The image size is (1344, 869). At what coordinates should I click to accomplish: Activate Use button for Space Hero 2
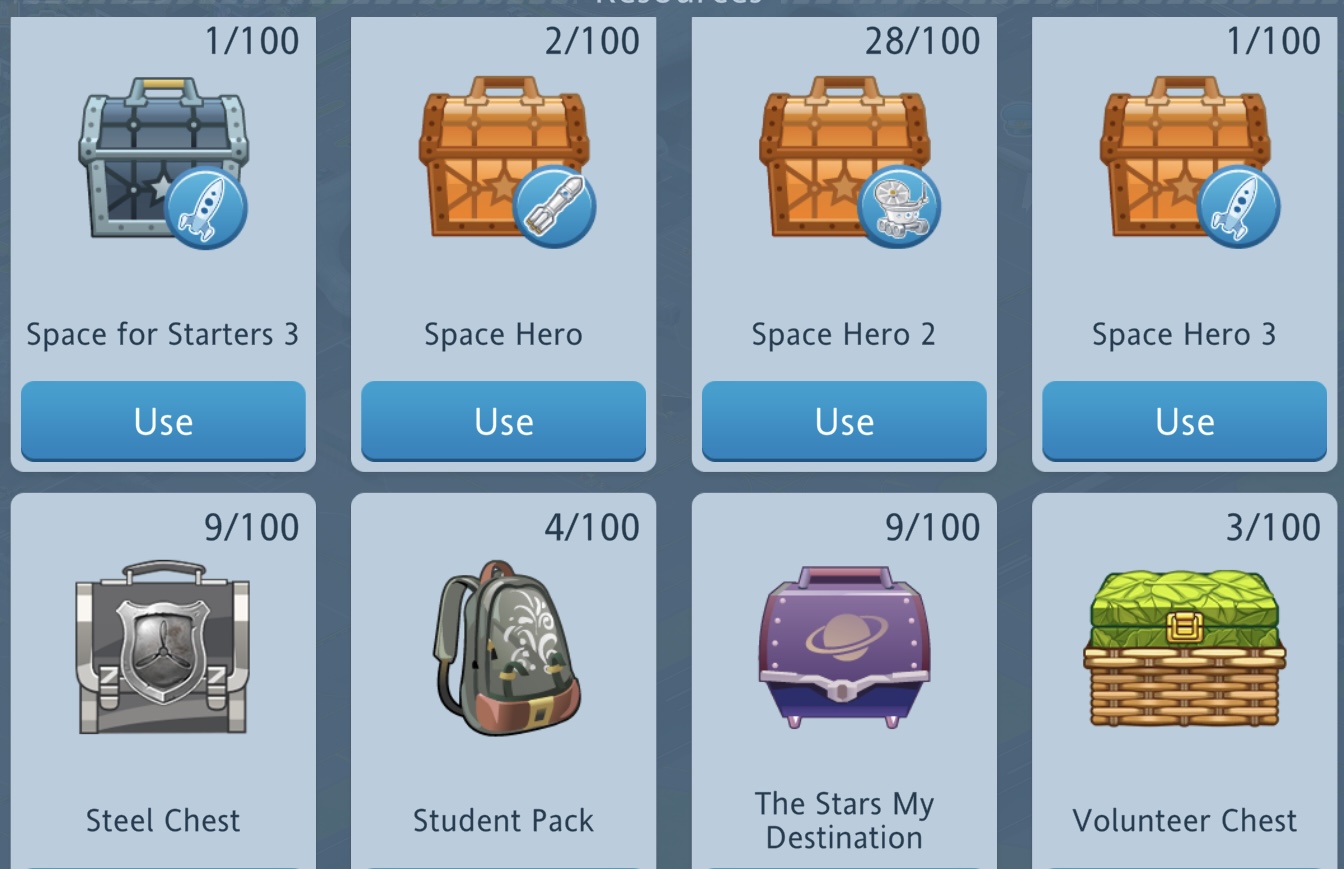[x=844, y=421]
